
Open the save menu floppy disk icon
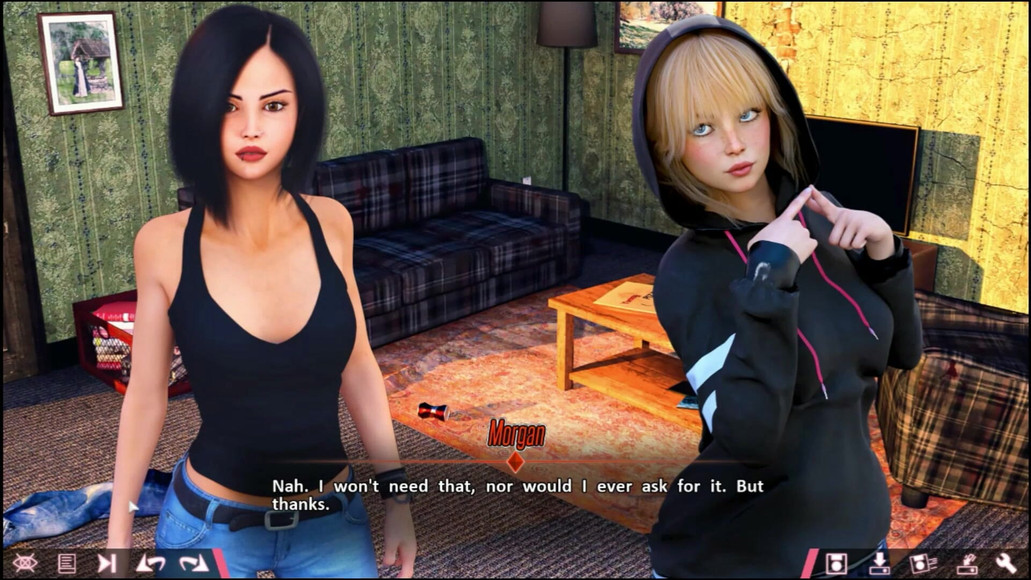tap(837, 563)
